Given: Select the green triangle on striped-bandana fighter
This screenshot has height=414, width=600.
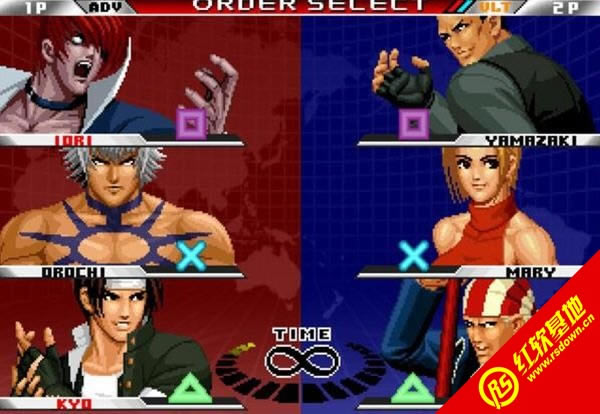Looking at the screenshot, I should (413, 387).
